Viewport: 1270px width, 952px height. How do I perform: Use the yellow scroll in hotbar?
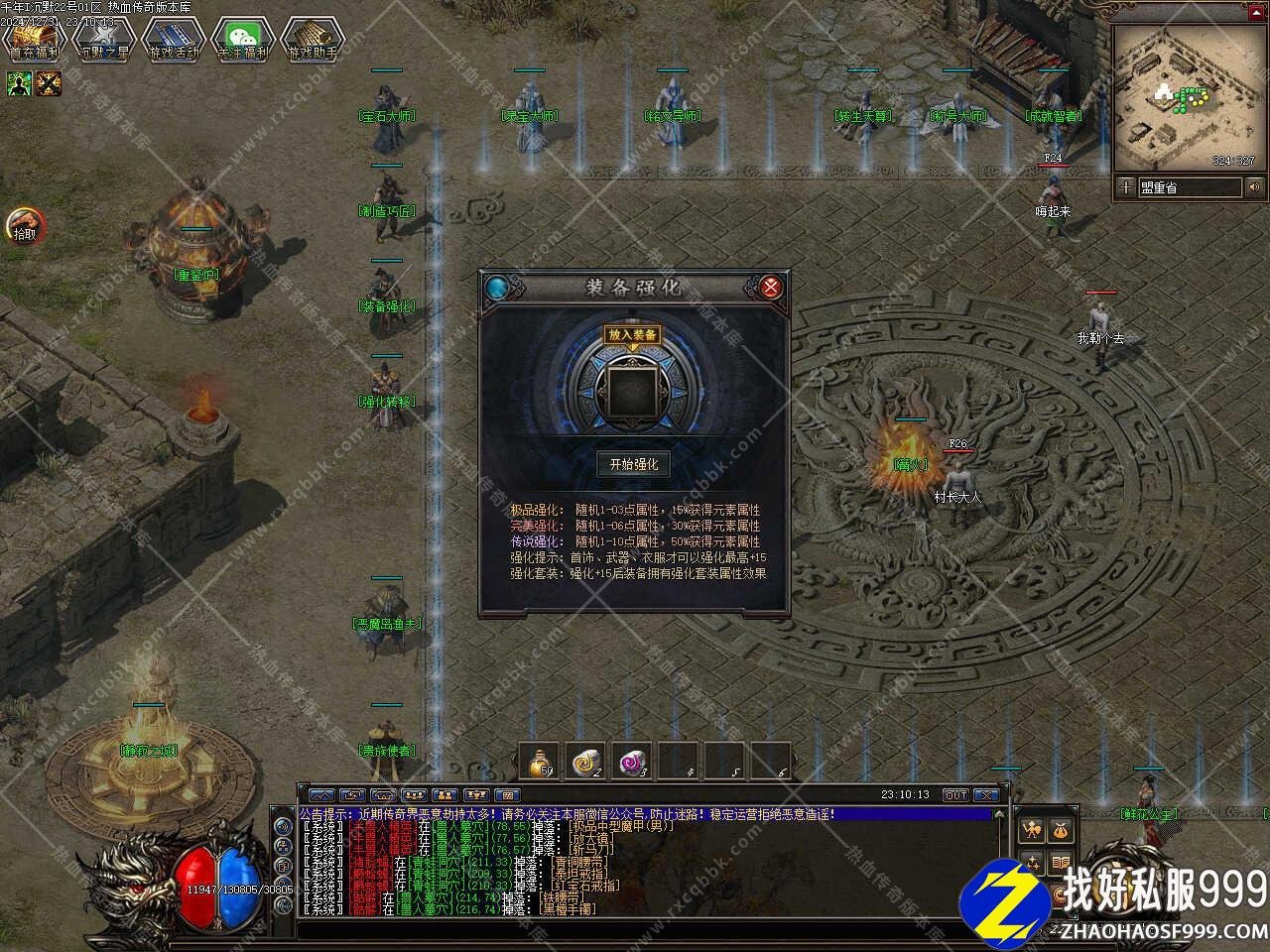[587, 761]
